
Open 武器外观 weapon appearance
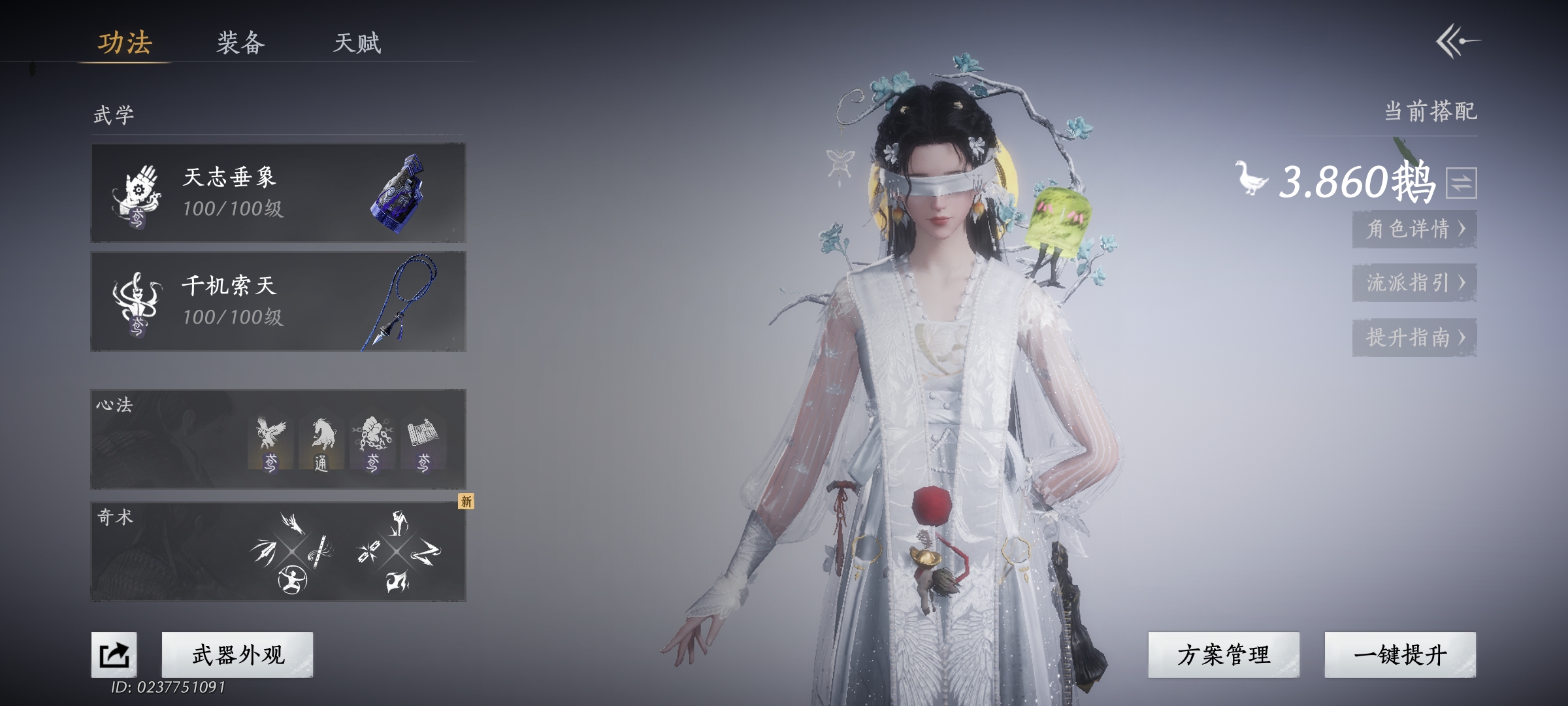238,654
